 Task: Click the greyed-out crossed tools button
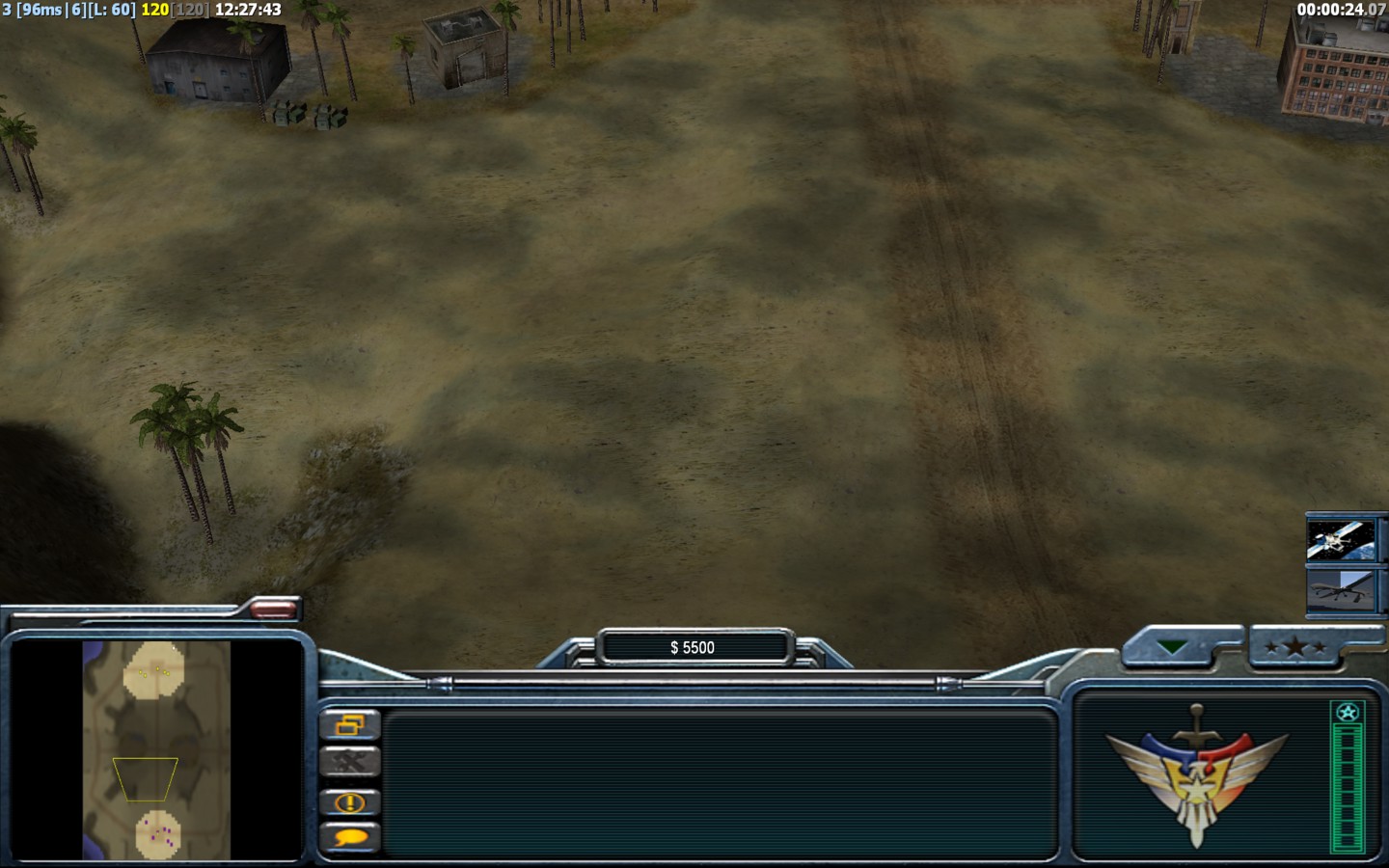349,763
